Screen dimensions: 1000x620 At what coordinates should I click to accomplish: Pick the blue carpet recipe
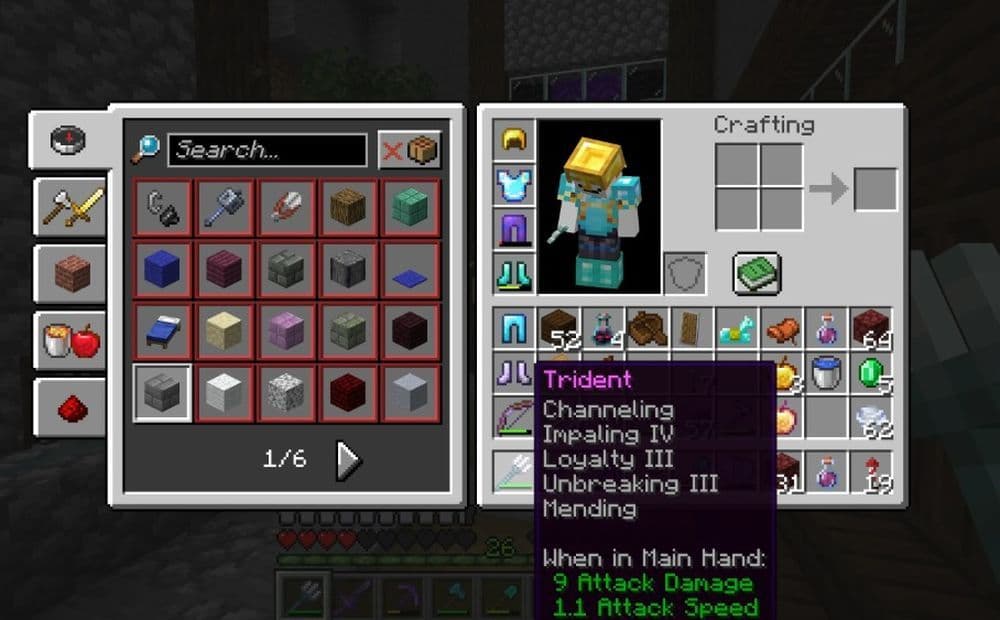pyautogui.click(x=410, y=270)
